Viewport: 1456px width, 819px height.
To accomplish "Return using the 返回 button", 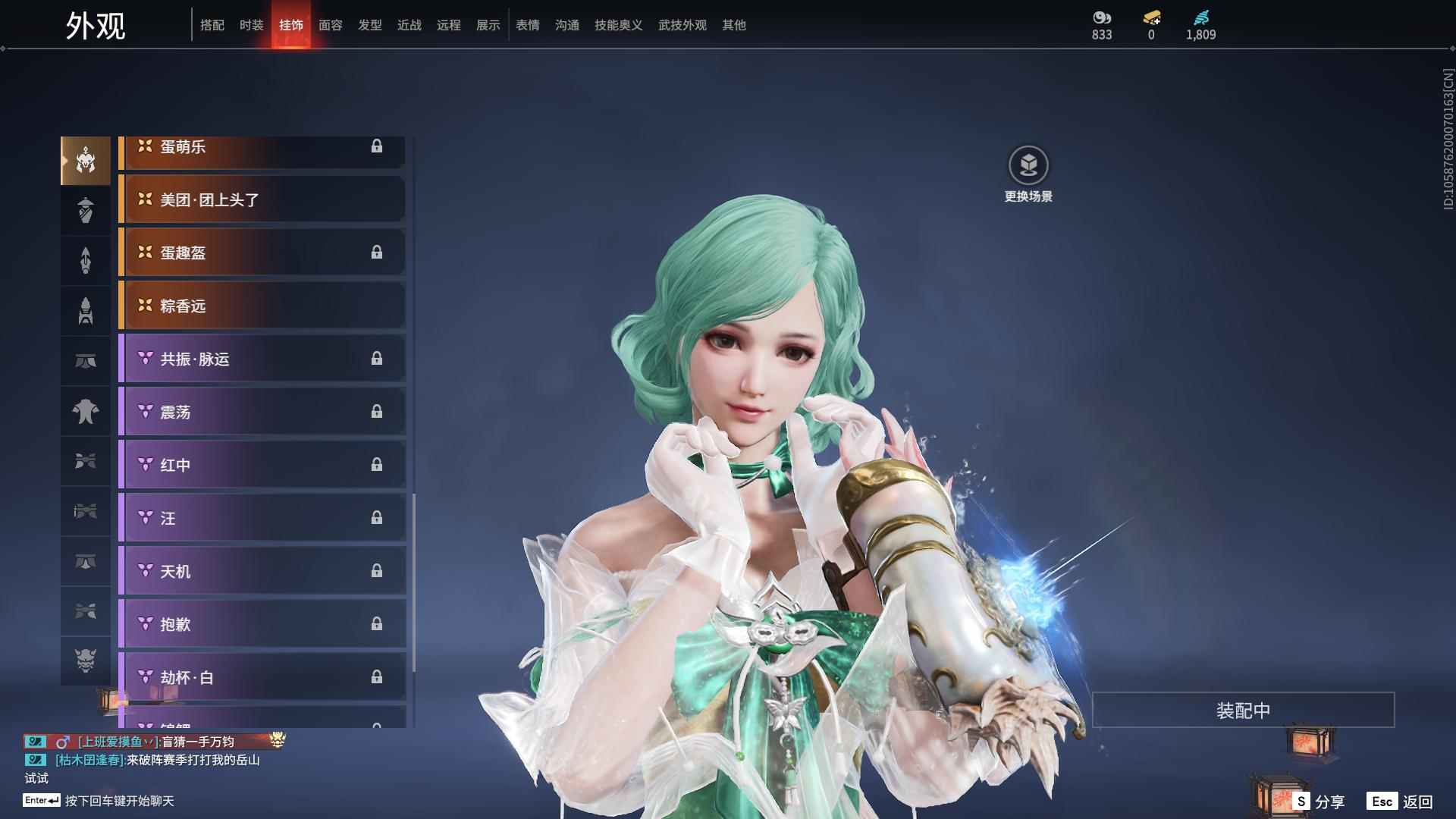I will click(1401, 801).
